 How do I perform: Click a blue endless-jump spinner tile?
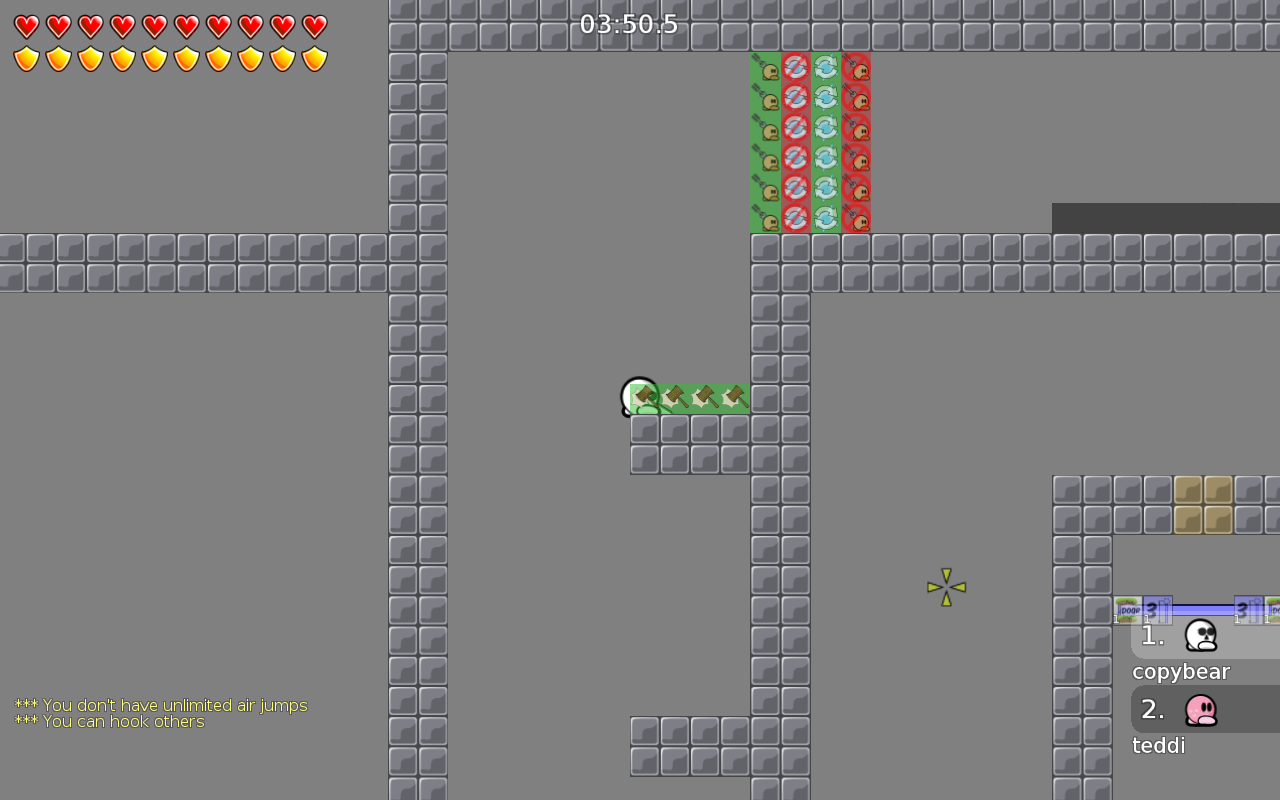(x=825, y=130)
